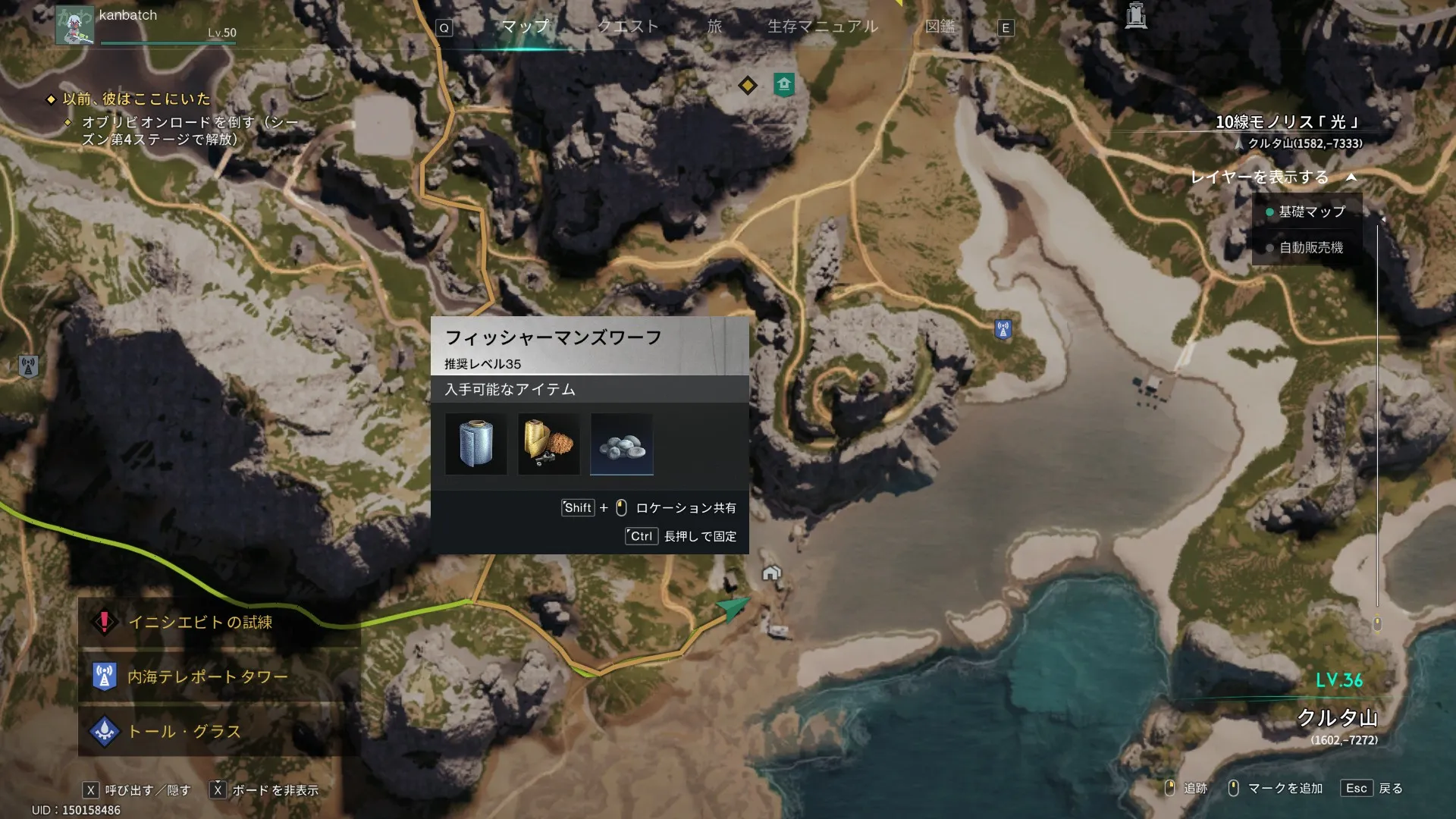Select the yellow diamond quest marker
This screenshot has height=819, width=1456.
[748, 85]
